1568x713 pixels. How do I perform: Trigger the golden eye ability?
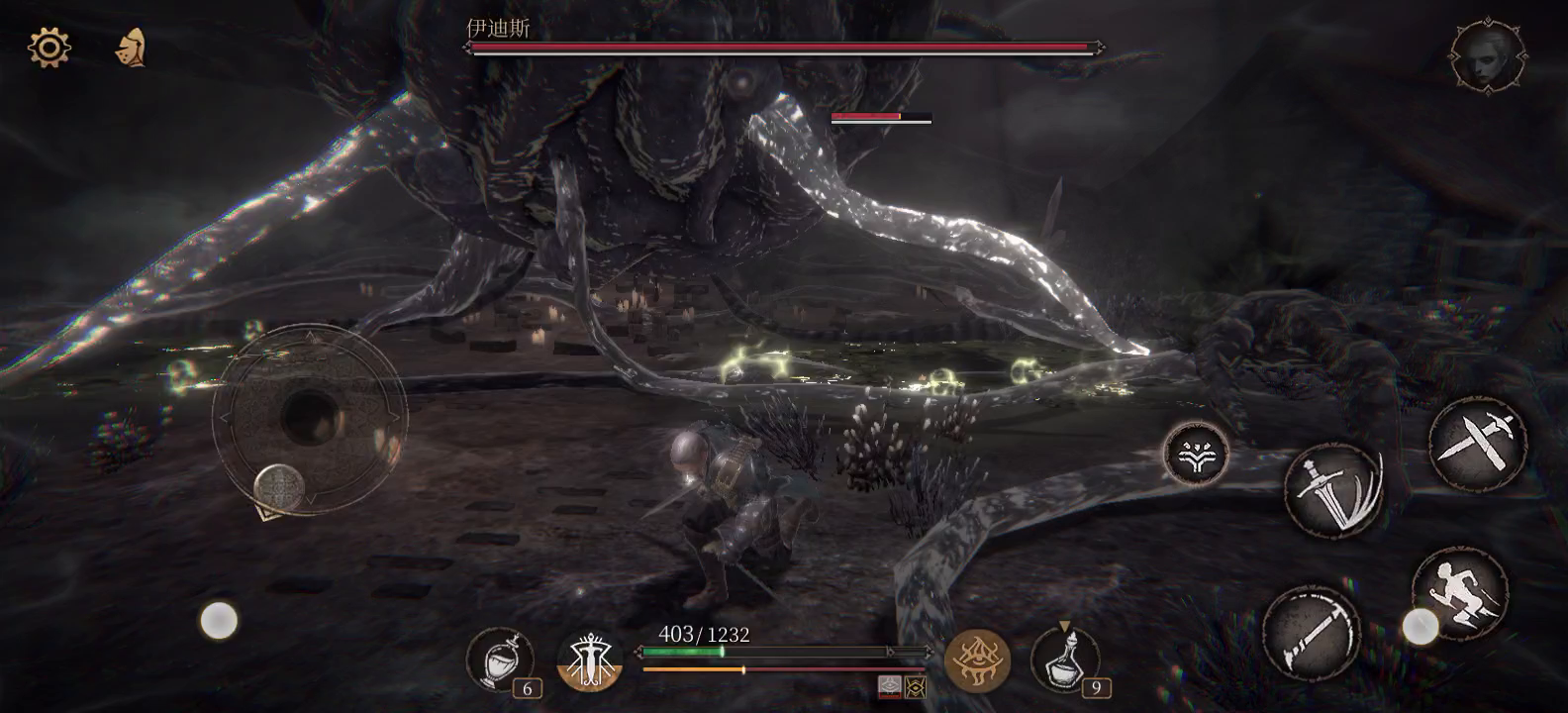pos(977,661)
